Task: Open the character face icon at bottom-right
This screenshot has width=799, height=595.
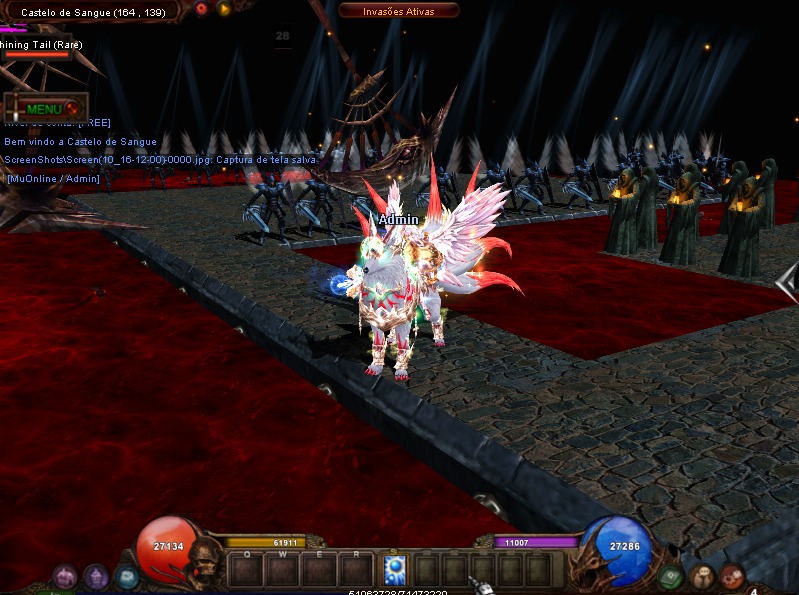Action: coord(703,576)
